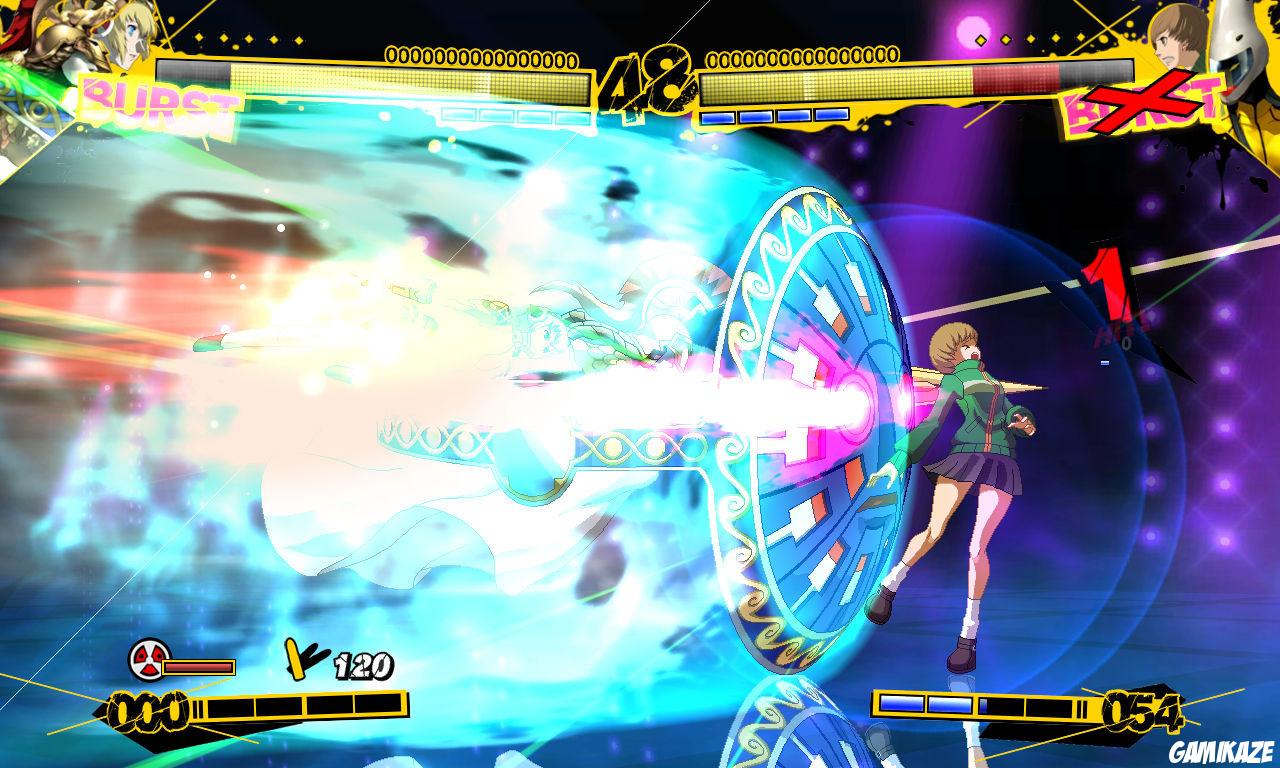Expand the left player's score counter of zeros

coord(480,55)
